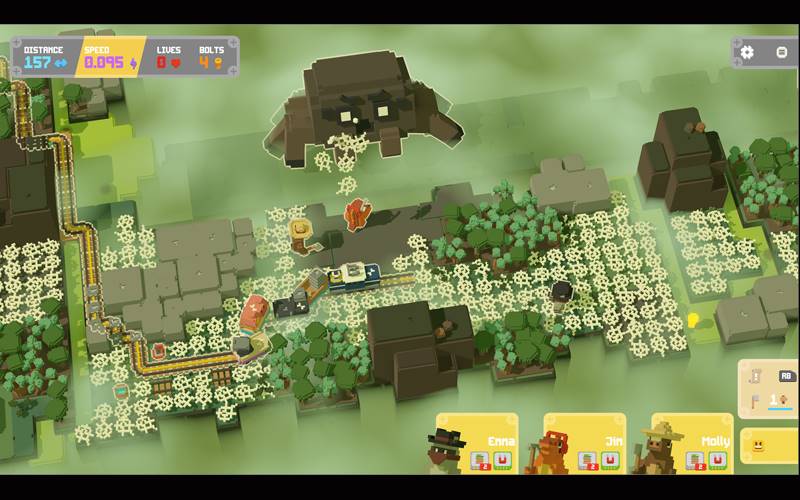Click Jin's magnet item icon

(609, 460)
